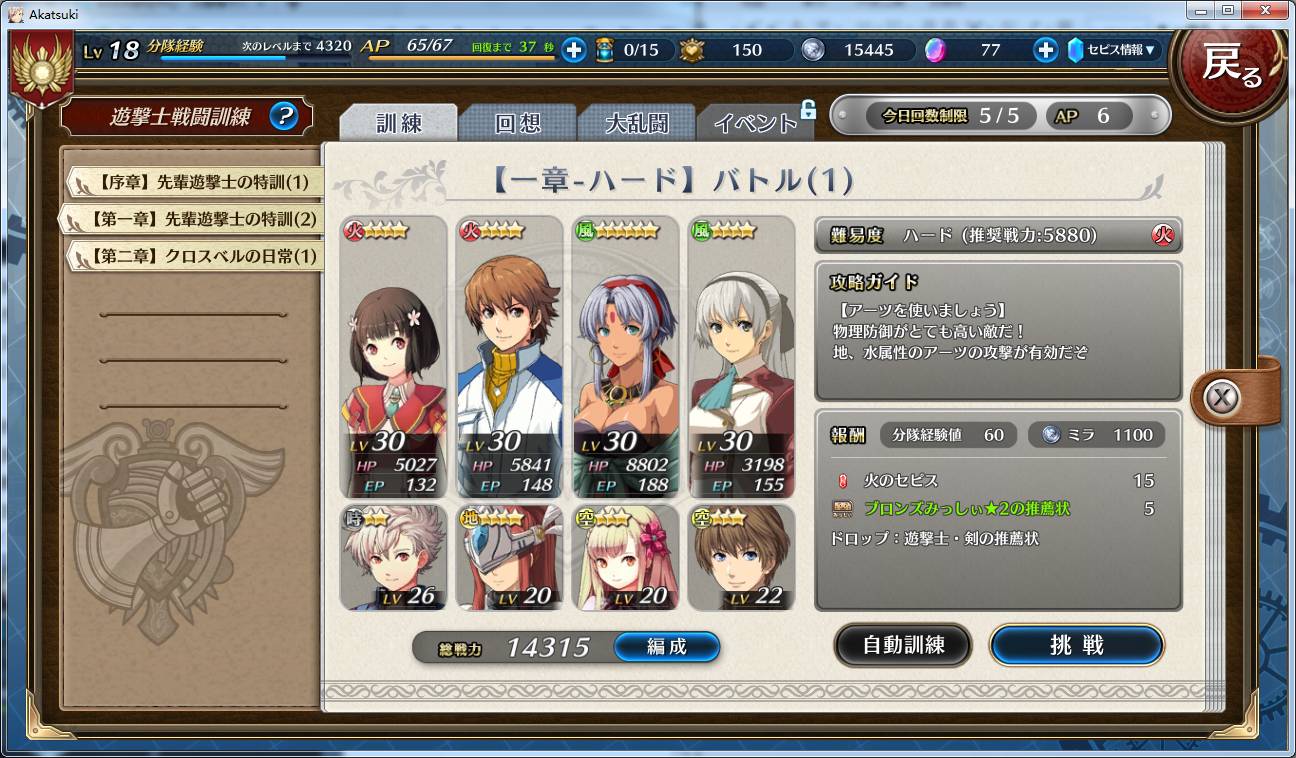
Task: Choose 【第二章】クロスベルの日常(1) chapter
Action: tap(196, 256)
